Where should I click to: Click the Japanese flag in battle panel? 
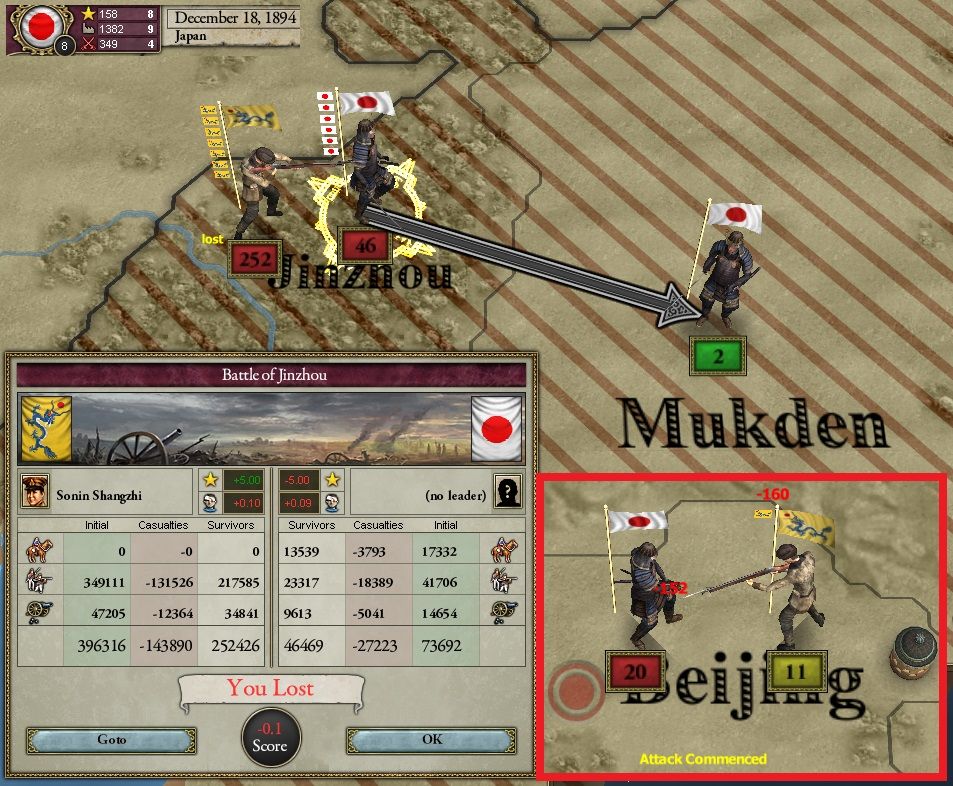(x=497, y=428)
